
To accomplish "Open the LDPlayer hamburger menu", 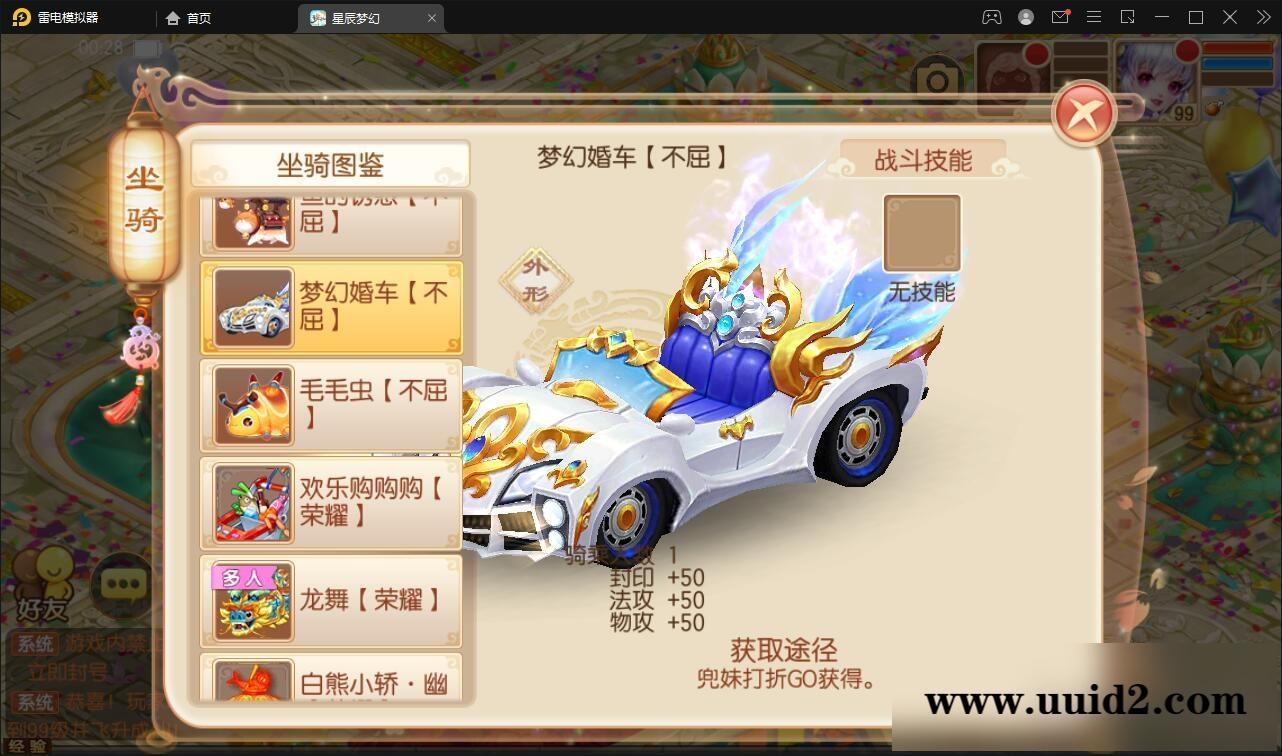I will click(1093, 17).
